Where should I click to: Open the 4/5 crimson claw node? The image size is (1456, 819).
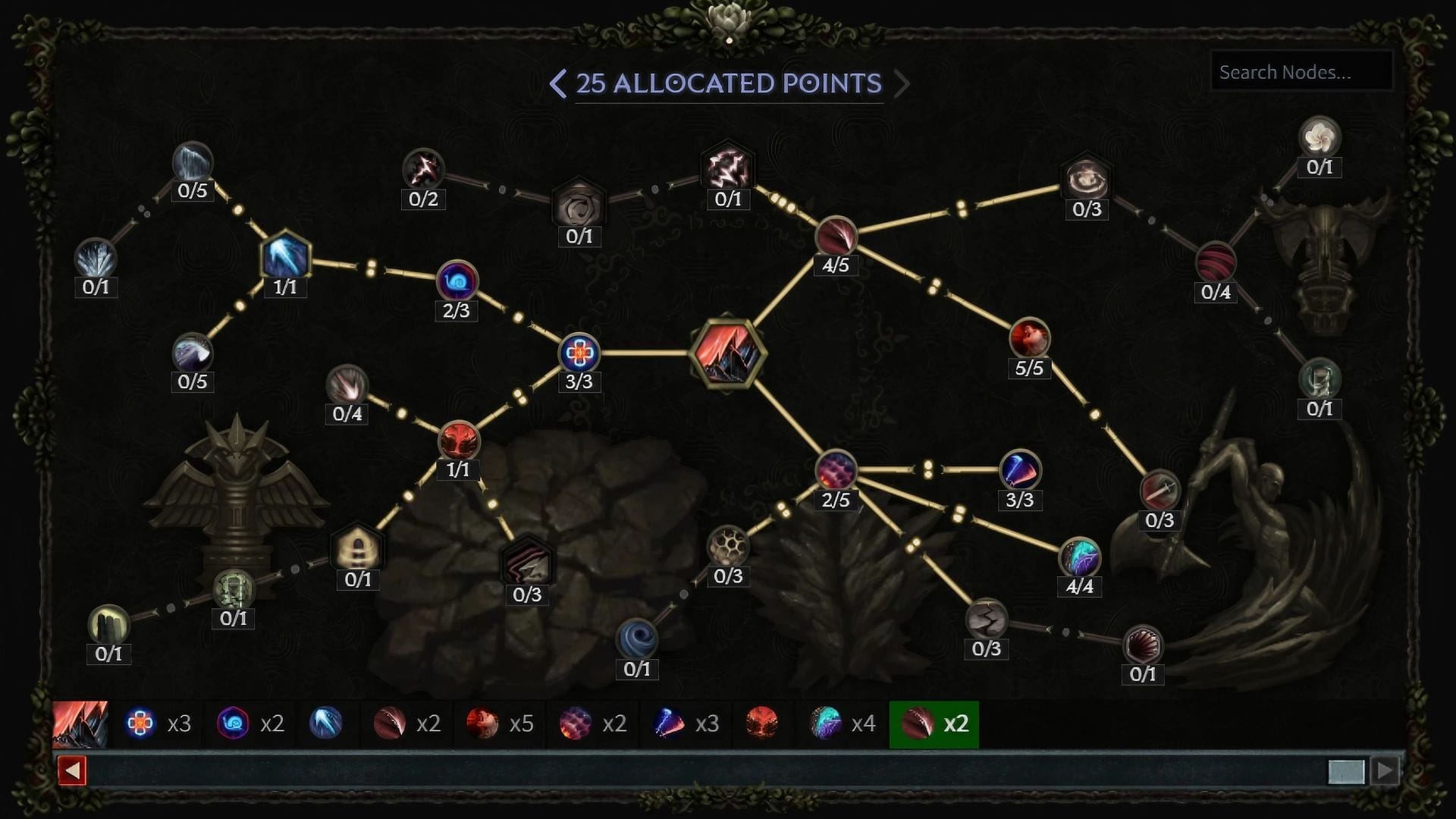837,235
